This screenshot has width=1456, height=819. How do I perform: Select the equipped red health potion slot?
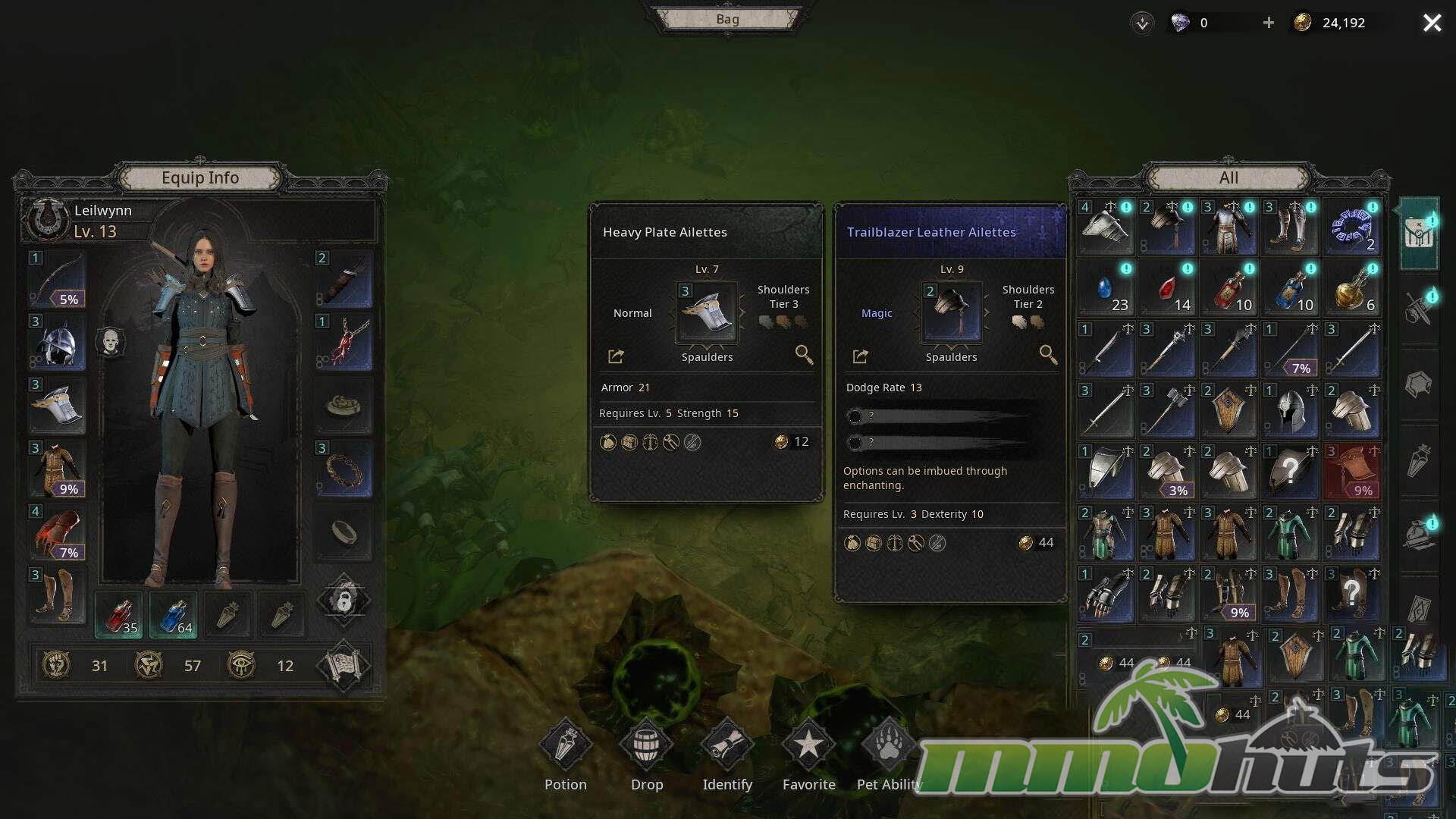[119, 614]
